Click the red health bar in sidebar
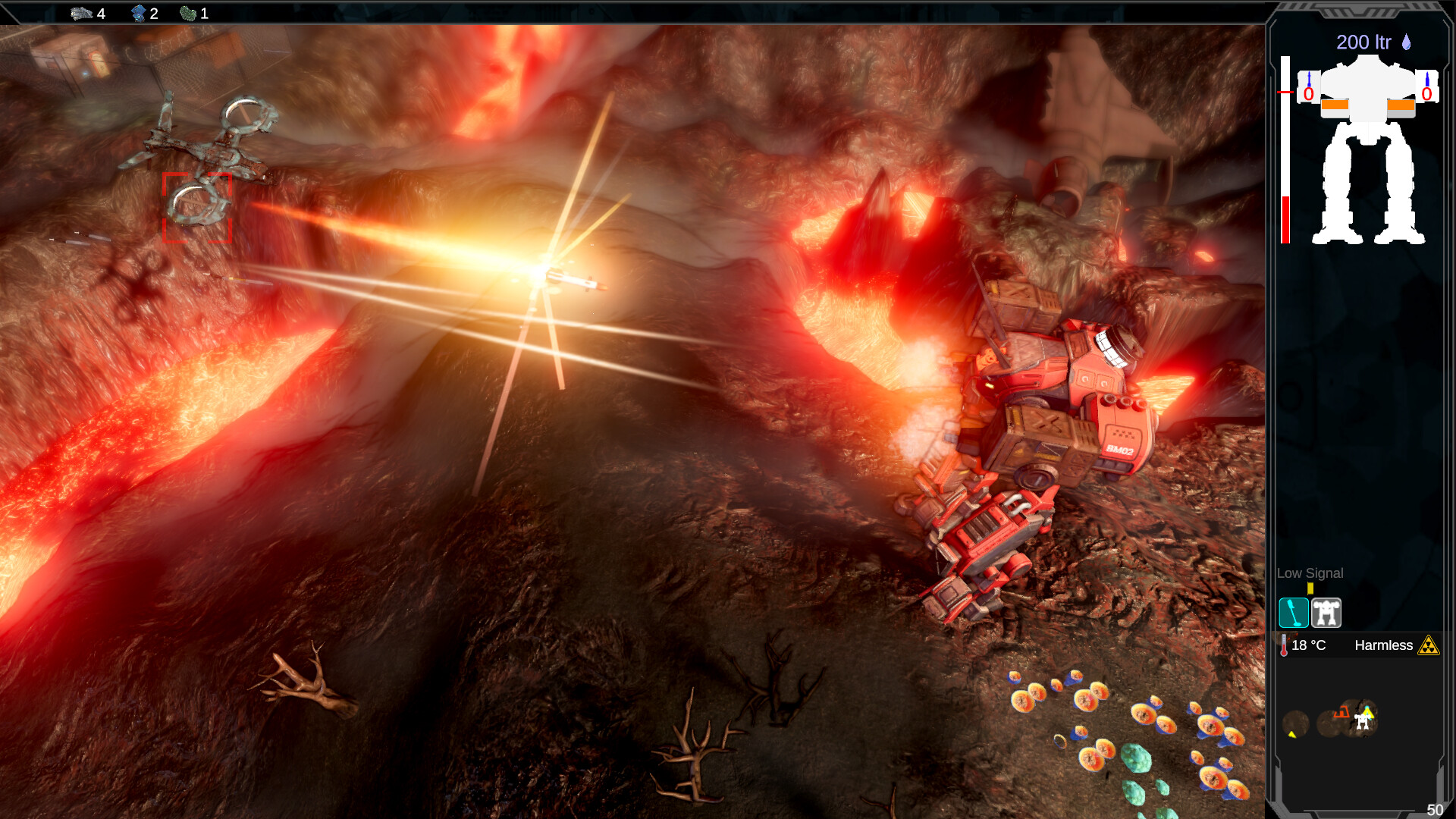 click(x=1285, y=218)
